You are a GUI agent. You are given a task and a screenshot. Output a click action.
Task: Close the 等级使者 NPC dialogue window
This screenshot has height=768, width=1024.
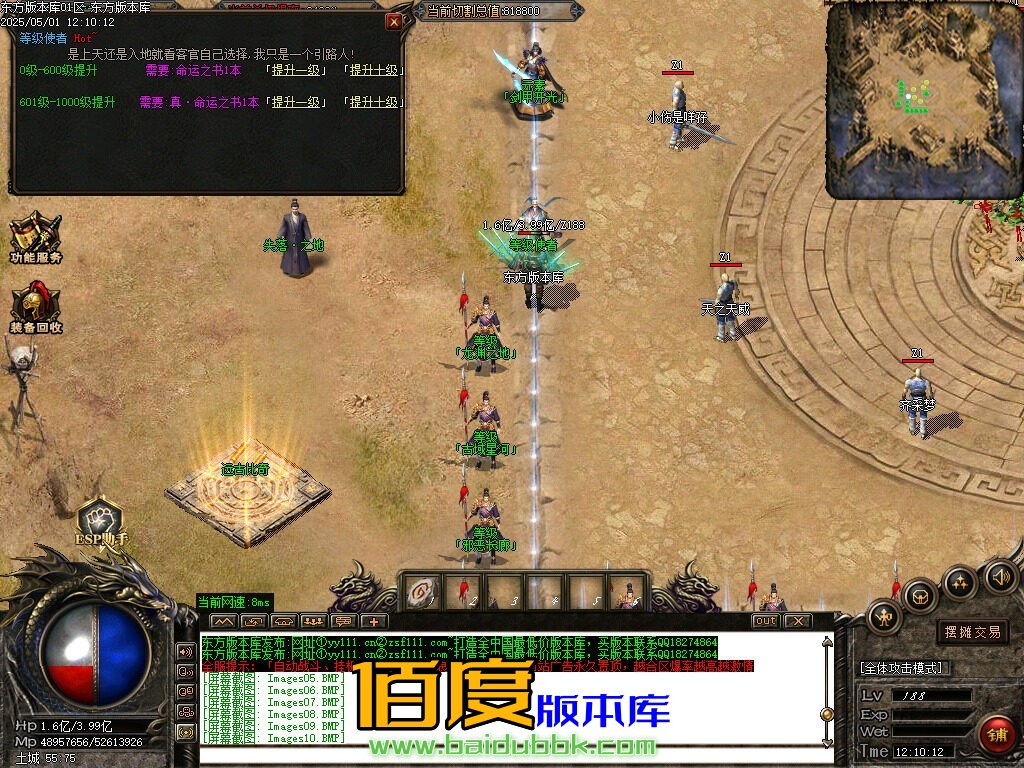pyautogui.click(x=394, y=20)
